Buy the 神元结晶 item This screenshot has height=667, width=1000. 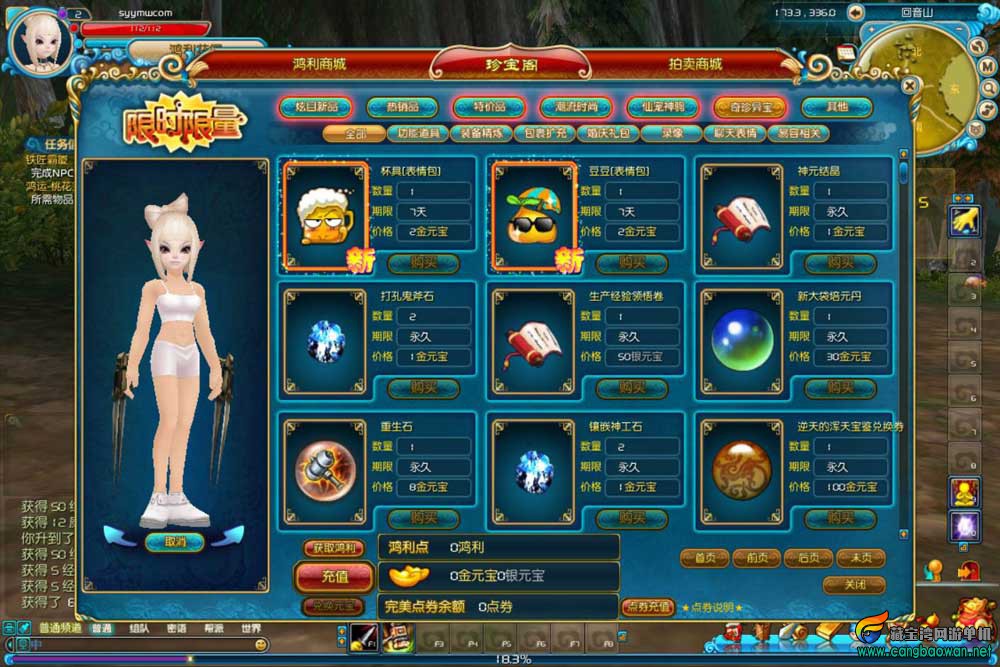[x=842, y=263]
